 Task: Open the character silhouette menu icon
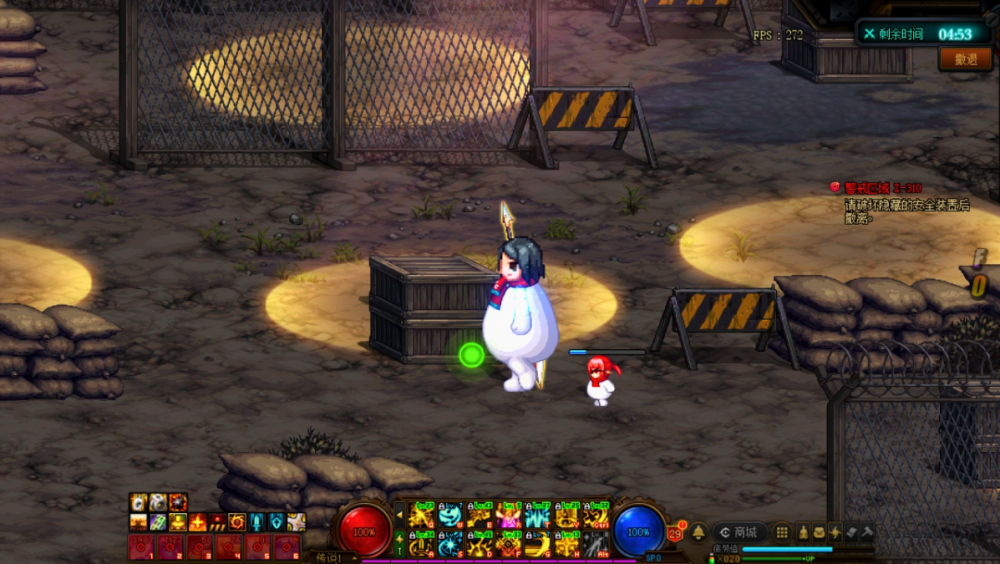pyautogui.click(x=802, y=532)
